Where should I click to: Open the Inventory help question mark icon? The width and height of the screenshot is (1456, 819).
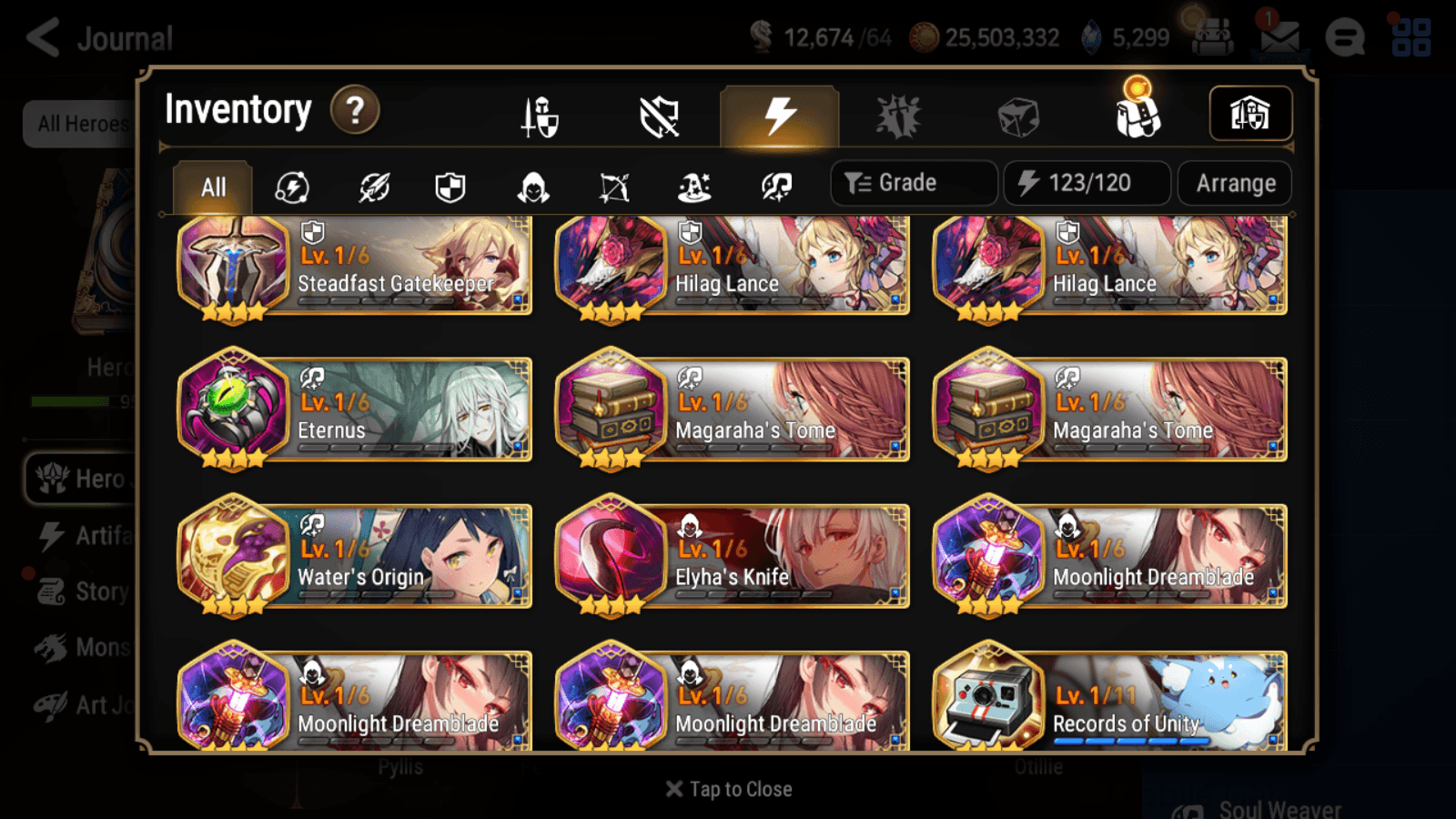coord(354,110)
